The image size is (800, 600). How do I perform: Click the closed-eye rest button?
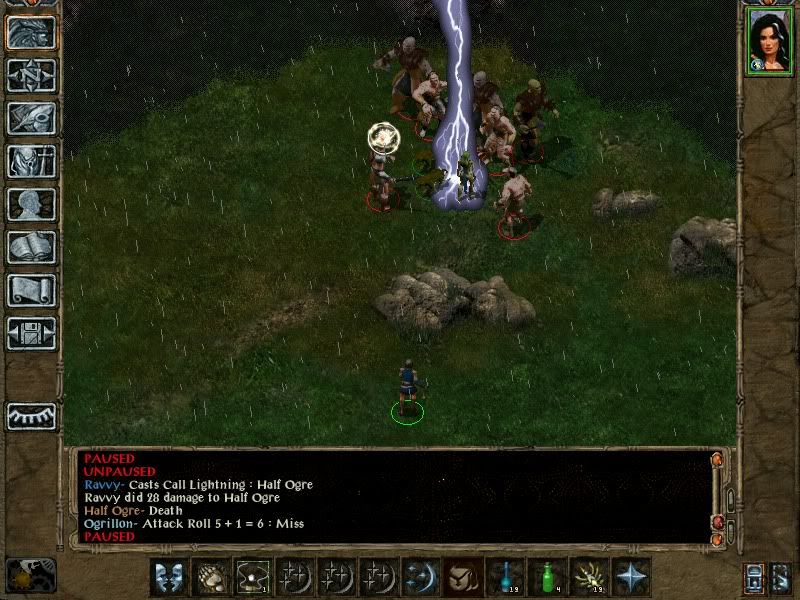pos(30,416)
